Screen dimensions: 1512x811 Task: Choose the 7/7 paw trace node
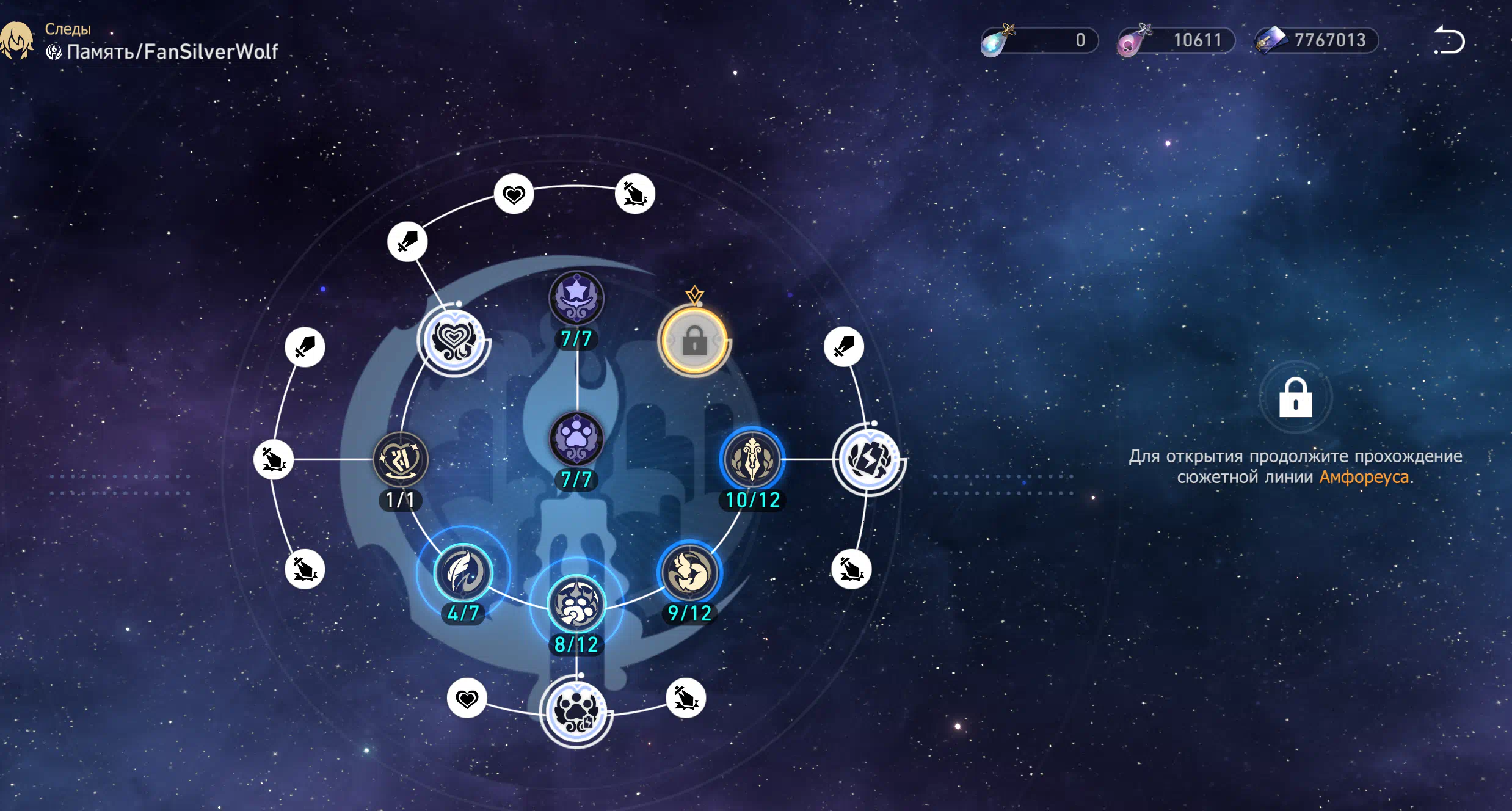pyautogui.click(x=576, y=439)
